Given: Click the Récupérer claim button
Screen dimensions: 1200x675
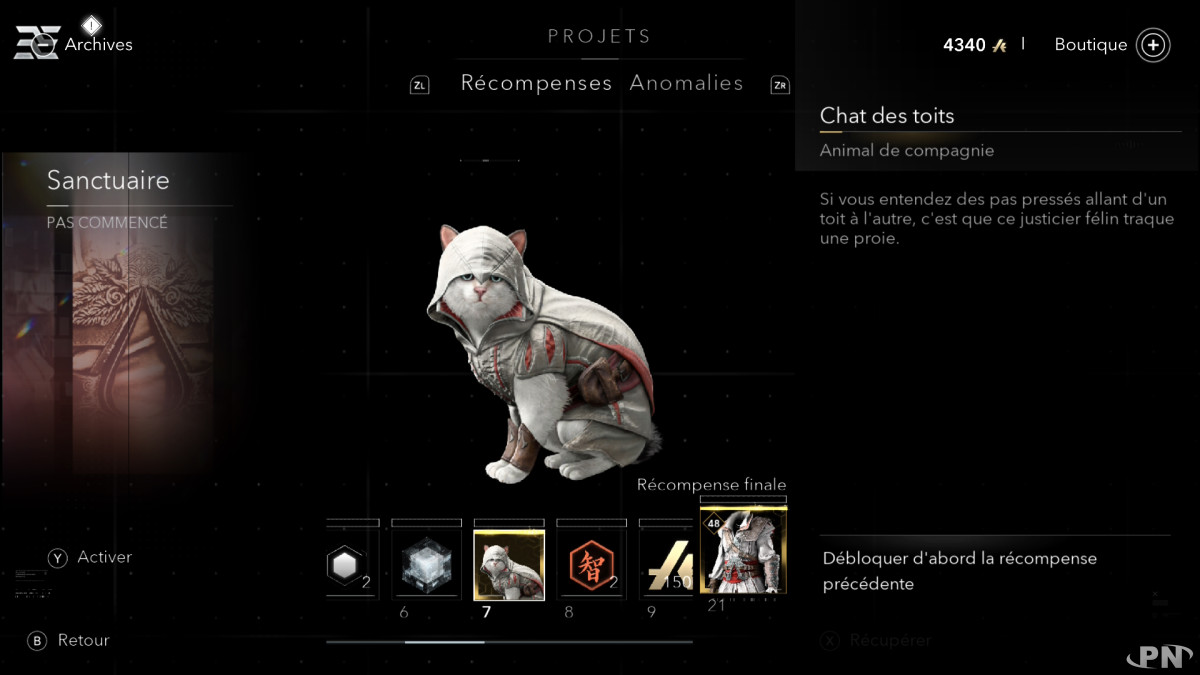Looking at the screenshot, I should coord(877,641).
